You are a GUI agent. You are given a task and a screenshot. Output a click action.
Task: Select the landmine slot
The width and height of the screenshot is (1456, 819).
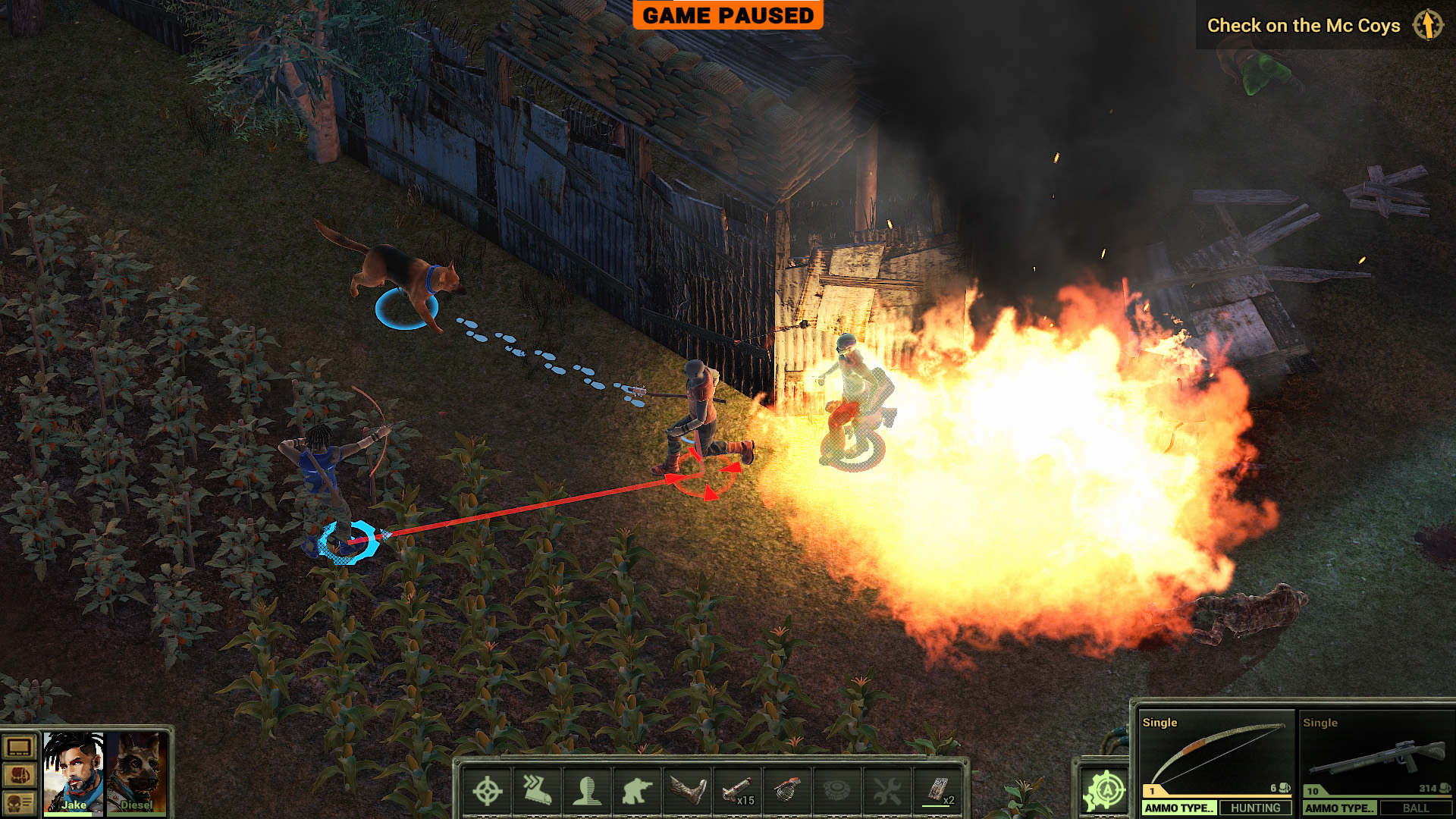pos(837,791)
